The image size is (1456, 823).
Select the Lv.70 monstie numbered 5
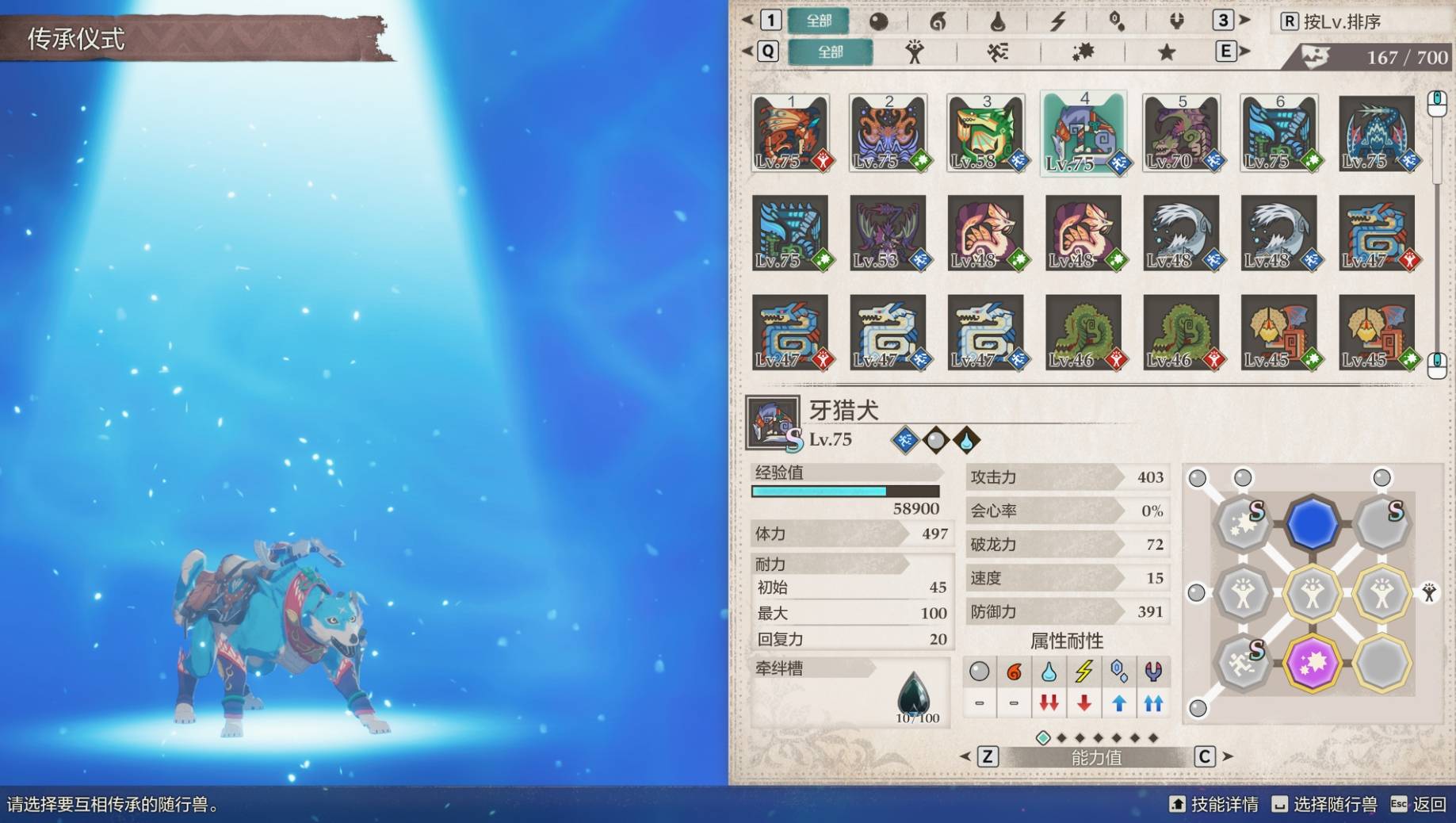click(x=1181, y=133)
